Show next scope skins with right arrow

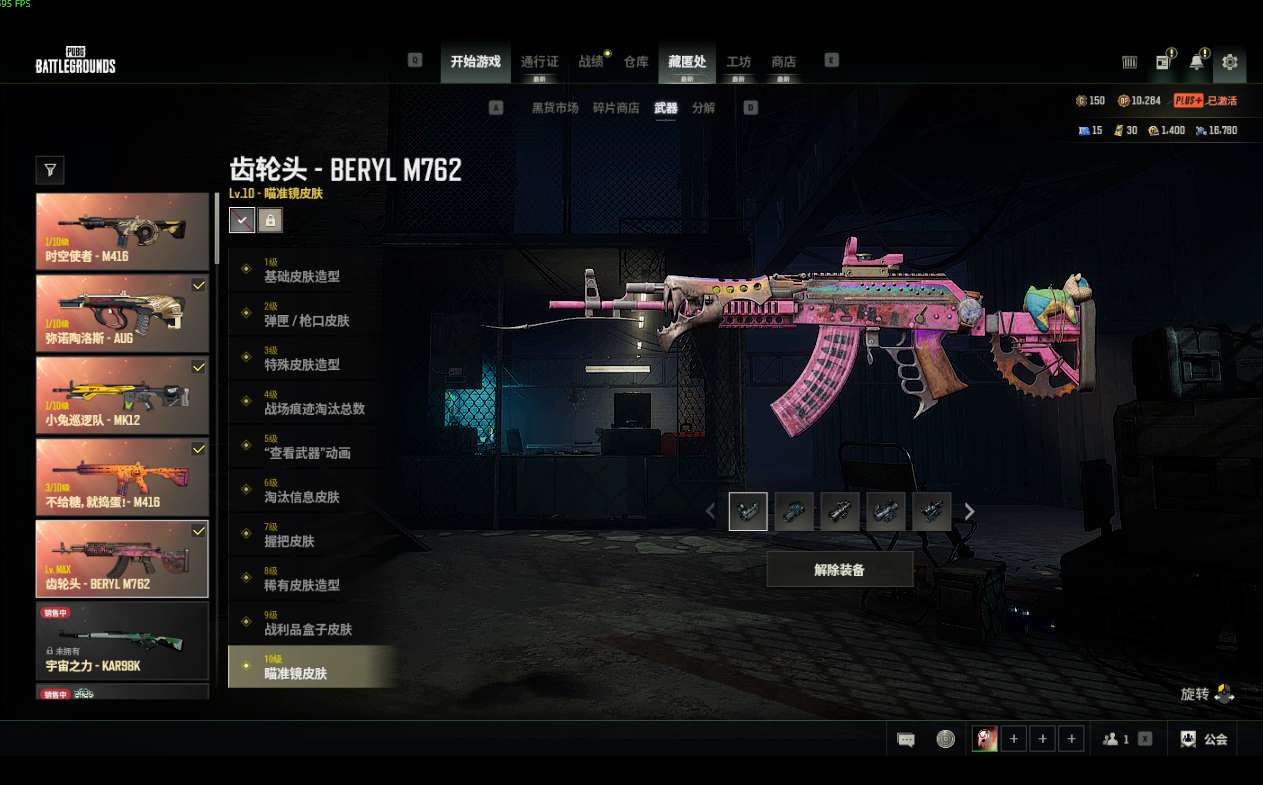coord(969,512)
